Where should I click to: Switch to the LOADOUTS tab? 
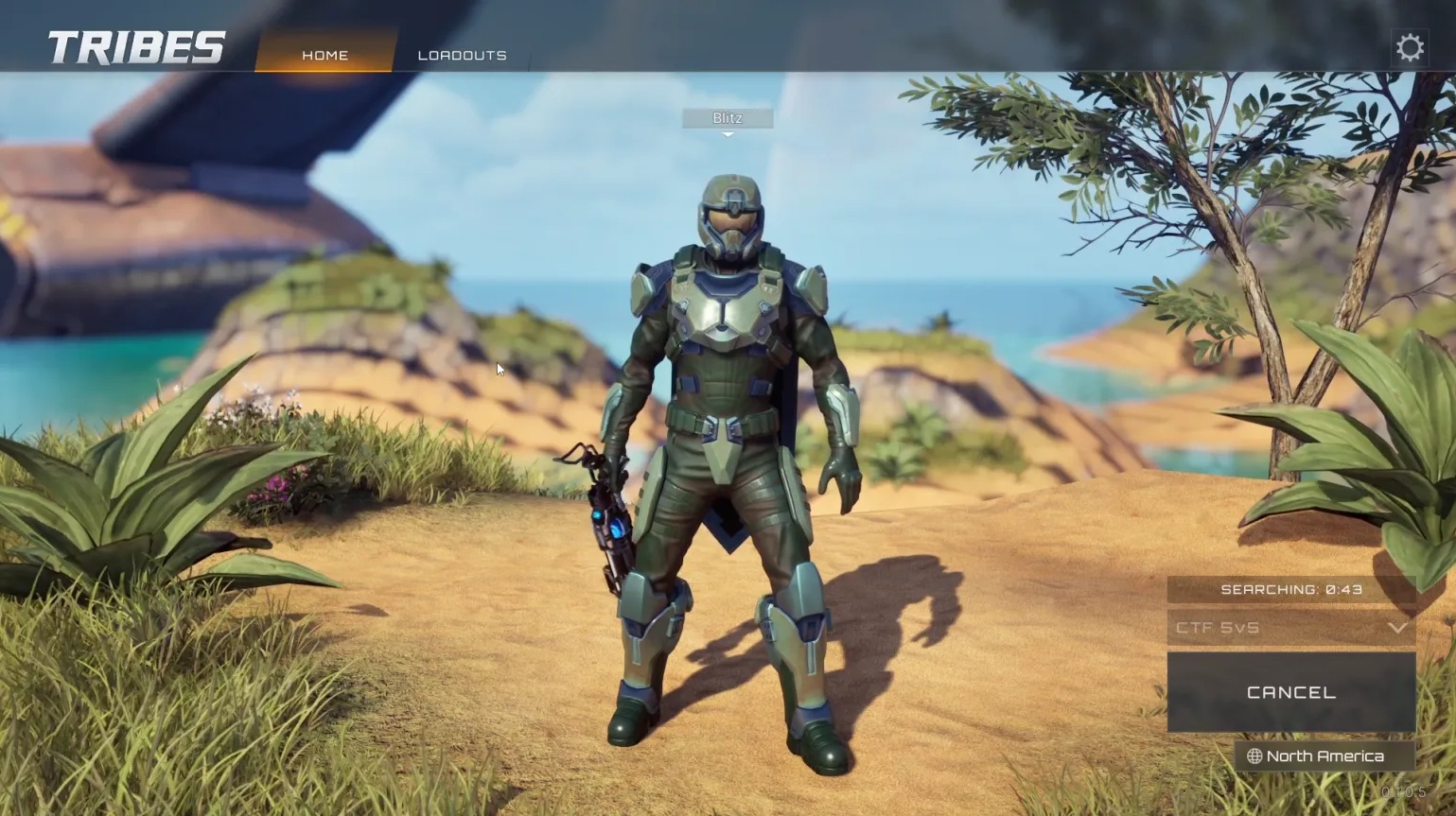[462, 55]
